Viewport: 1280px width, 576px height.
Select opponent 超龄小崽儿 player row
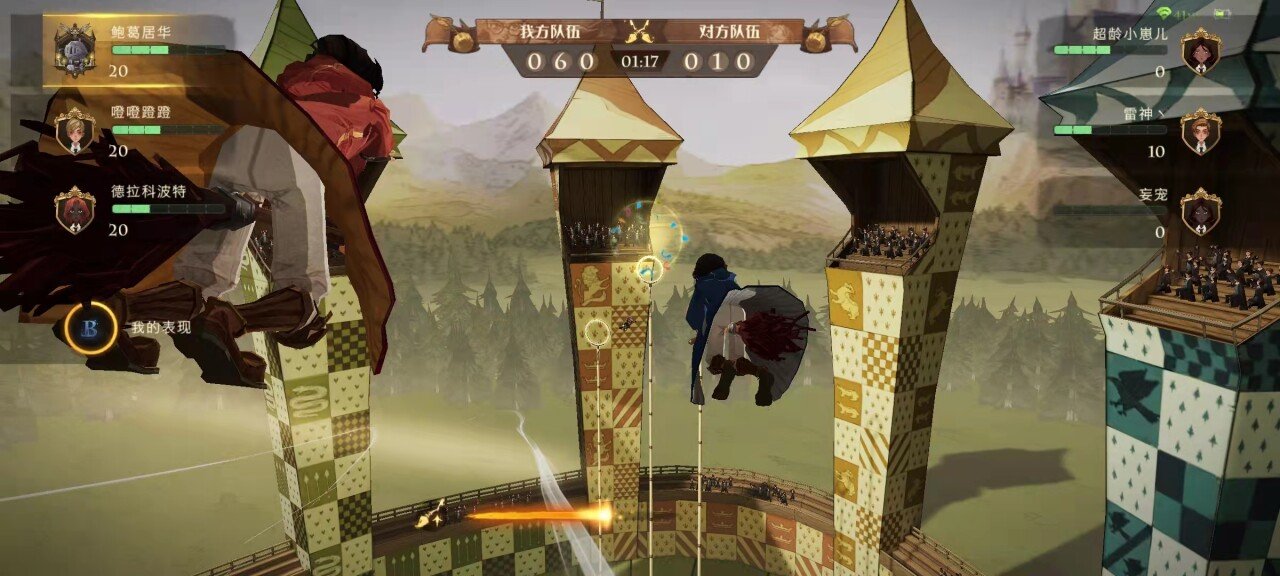pos(1140,51)
